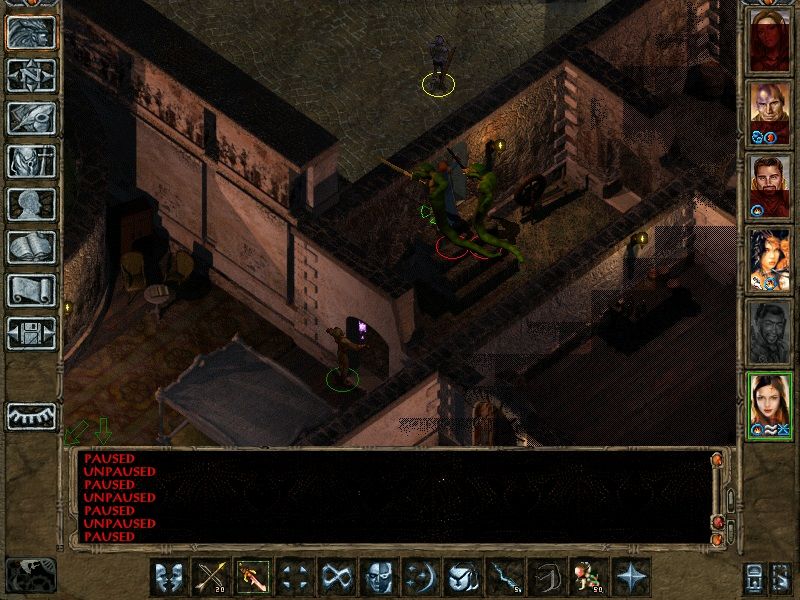Open the mage spellbook
Viewport: 800px width, 600px height.
click(31, 247)
